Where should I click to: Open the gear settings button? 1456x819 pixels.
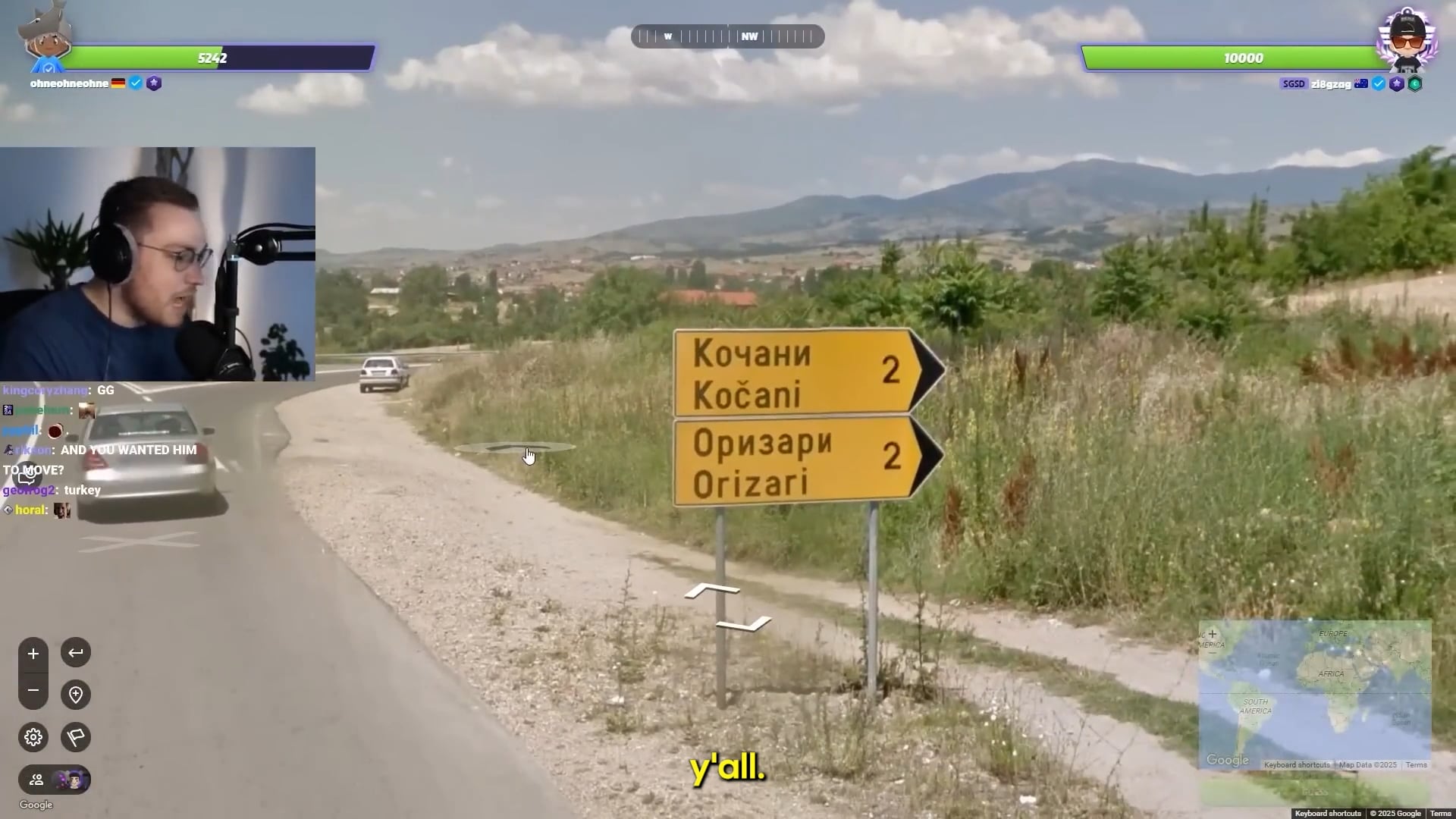pos(33,737)
